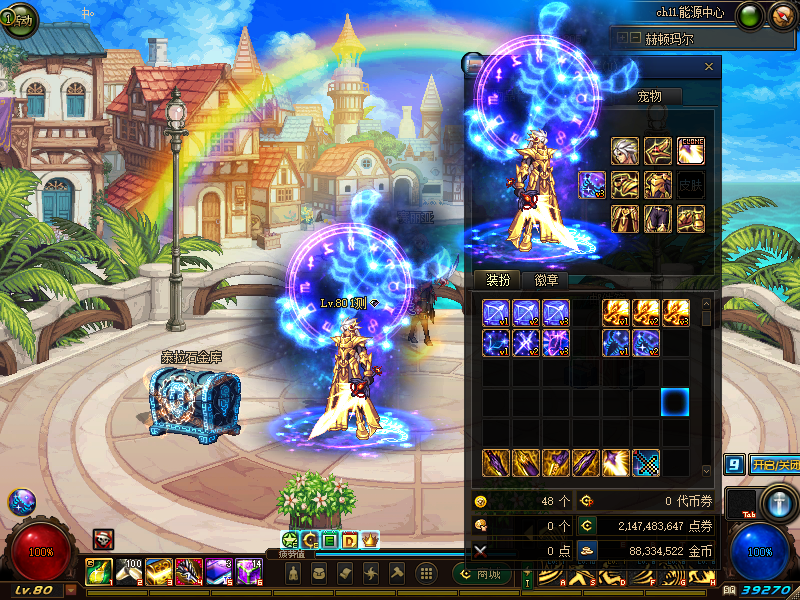Close the avatar inventory window
The height and width of the screenshot is (600, 800).
(x=709, y=67)
